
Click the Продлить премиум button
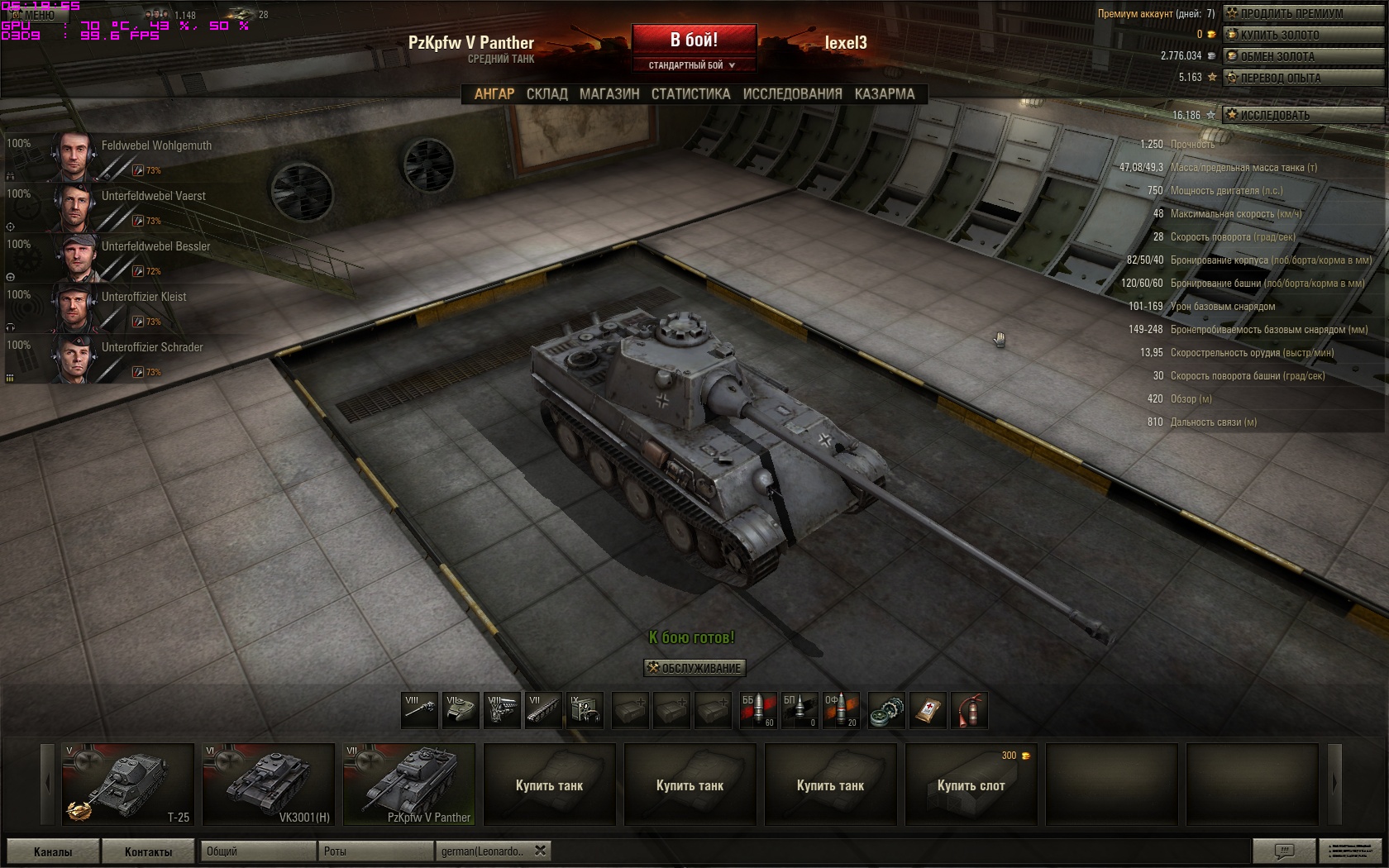click(1291, 13)
